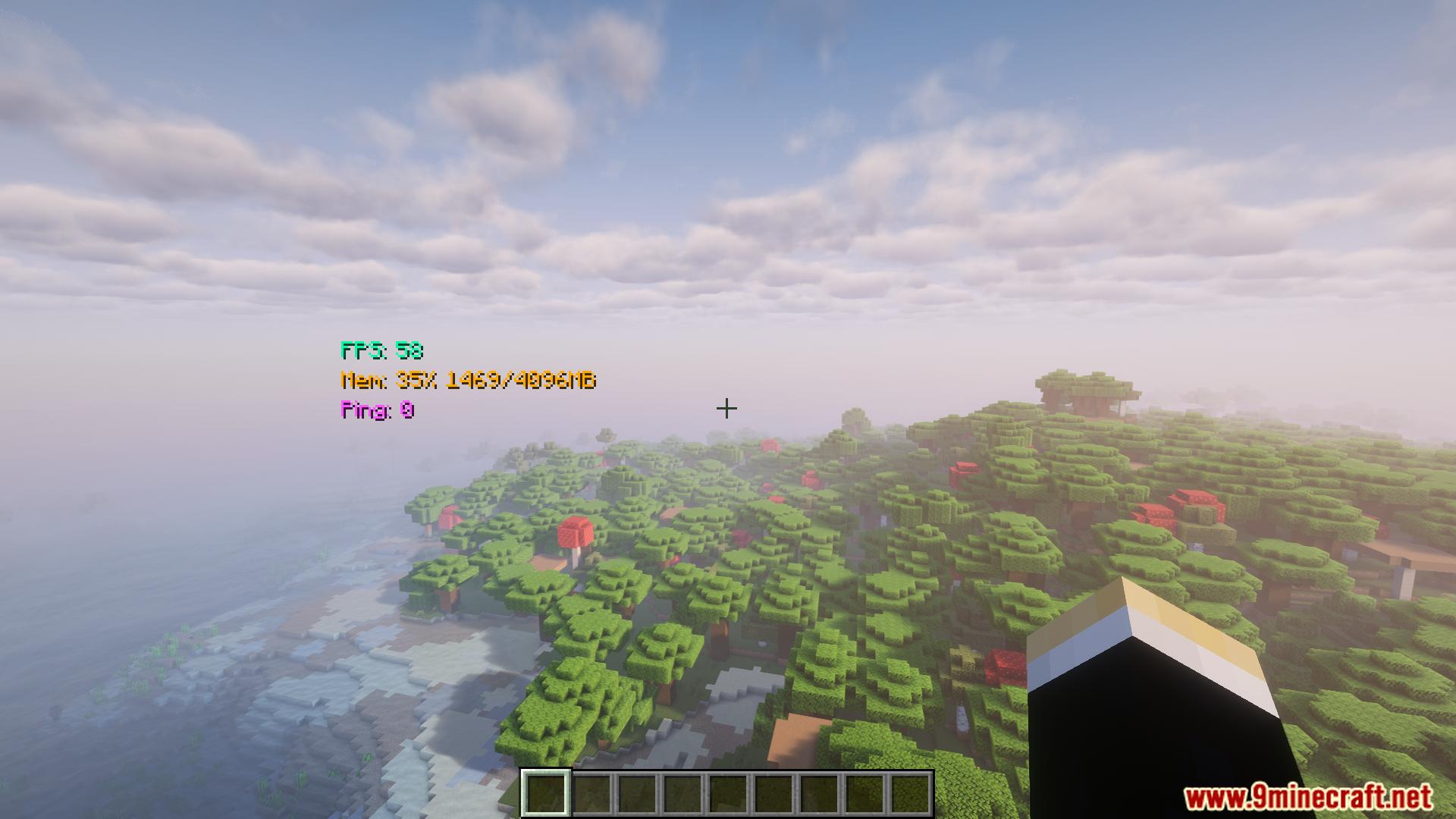Click the Mem usage indicator
Viewport: 1456px width, 819px height.
469,382
